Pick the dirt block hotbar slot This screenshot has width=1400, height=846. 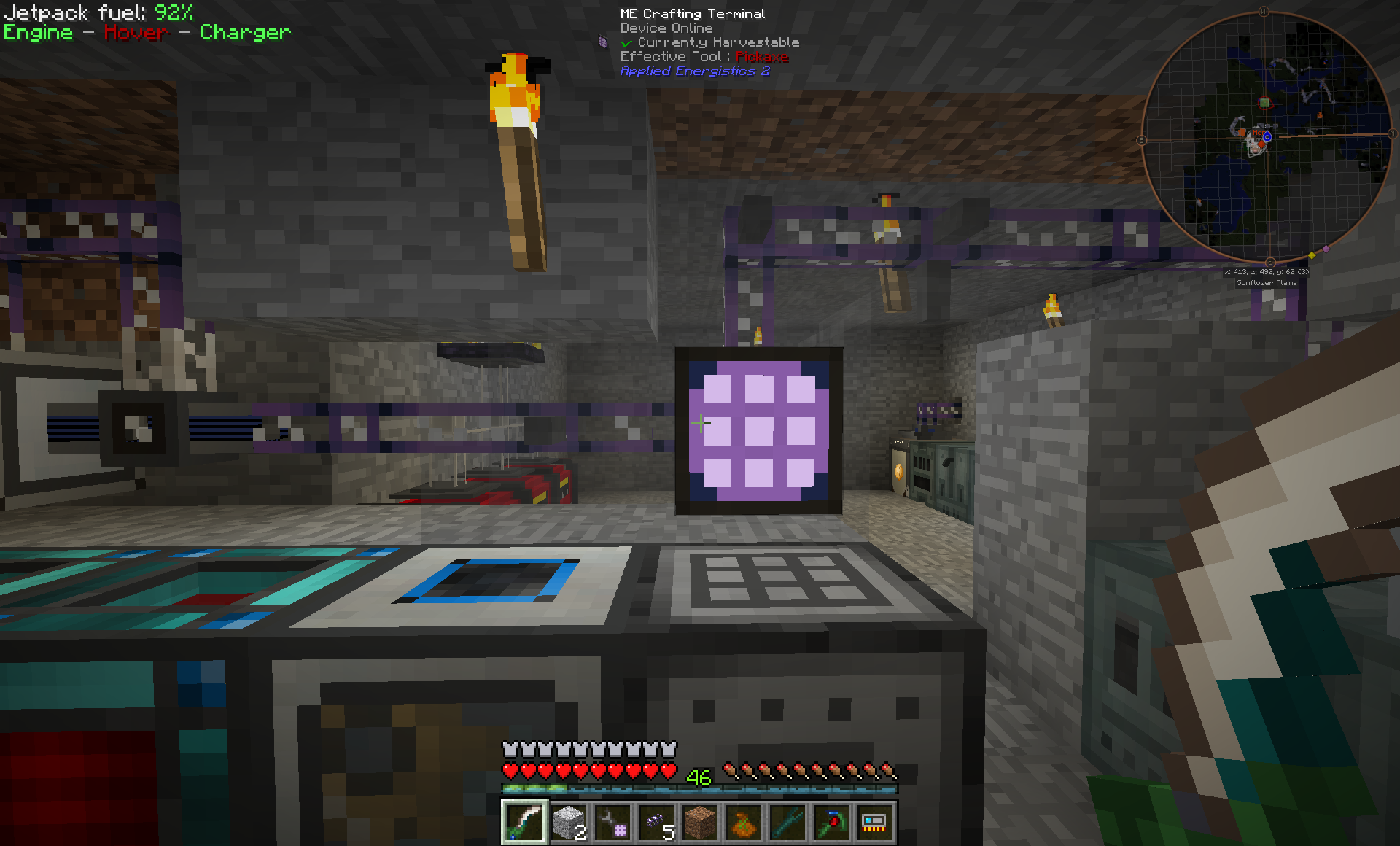pos(699,822)
